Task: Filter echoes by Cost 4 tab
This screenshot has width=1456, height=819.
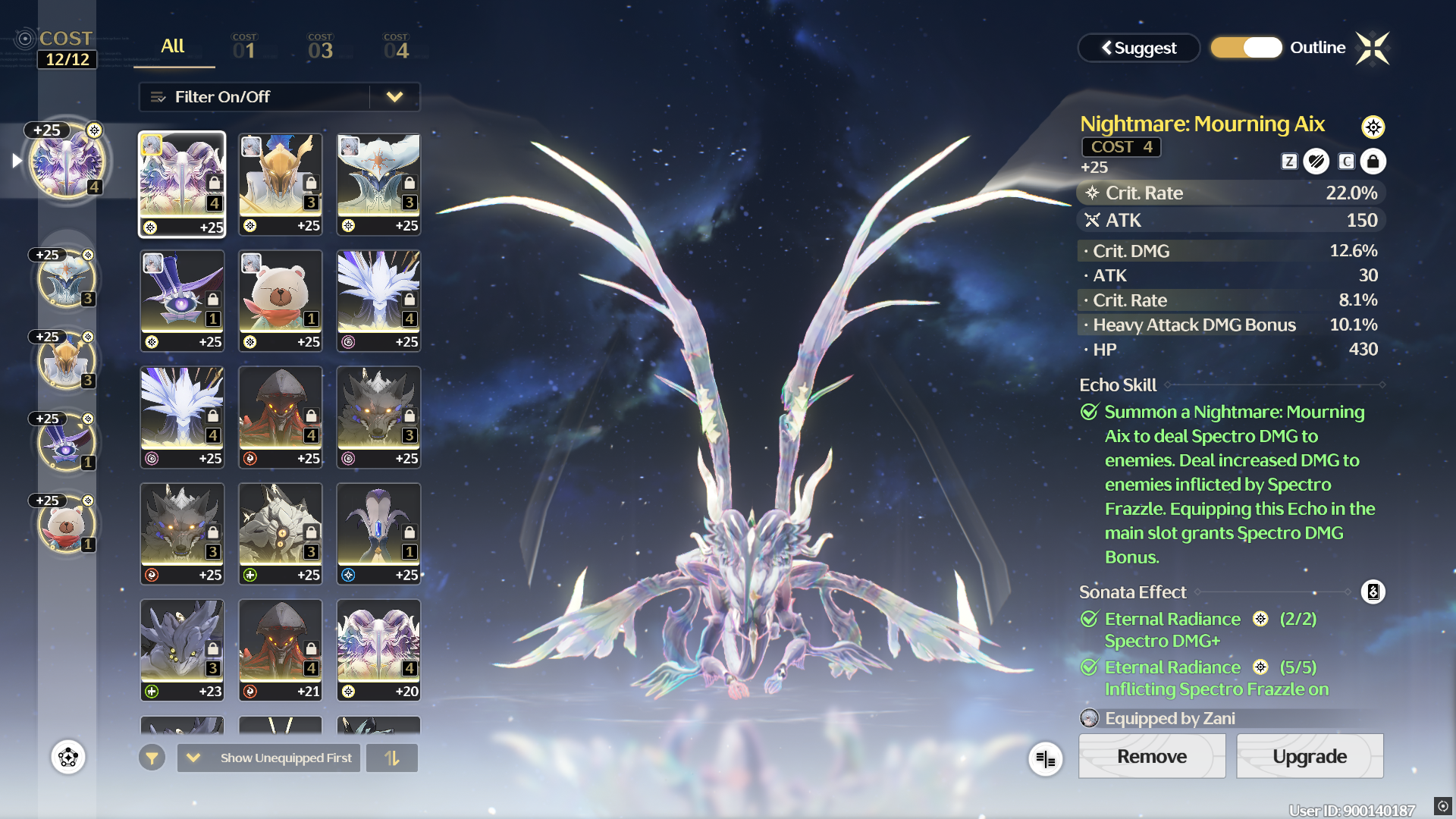Action: 396,47
